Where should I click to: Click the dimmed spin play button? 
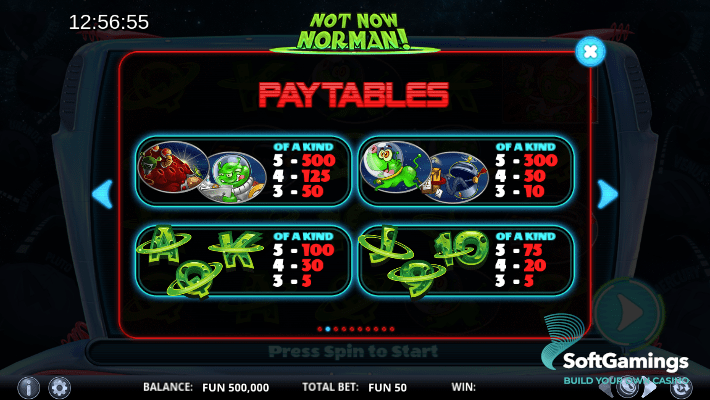coord(629,311)
